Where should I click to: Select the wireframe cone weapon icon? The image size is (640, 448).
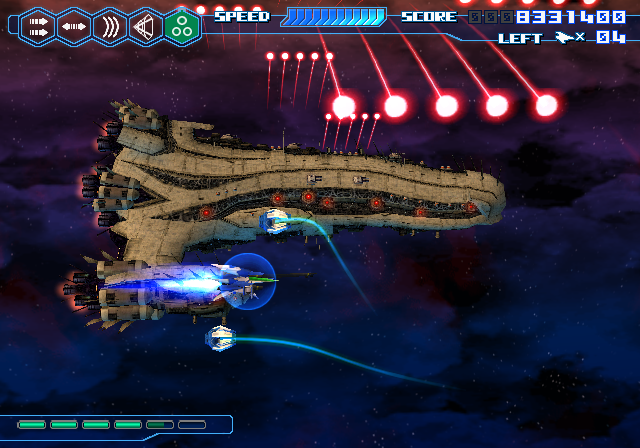click(x=145, y=25)
